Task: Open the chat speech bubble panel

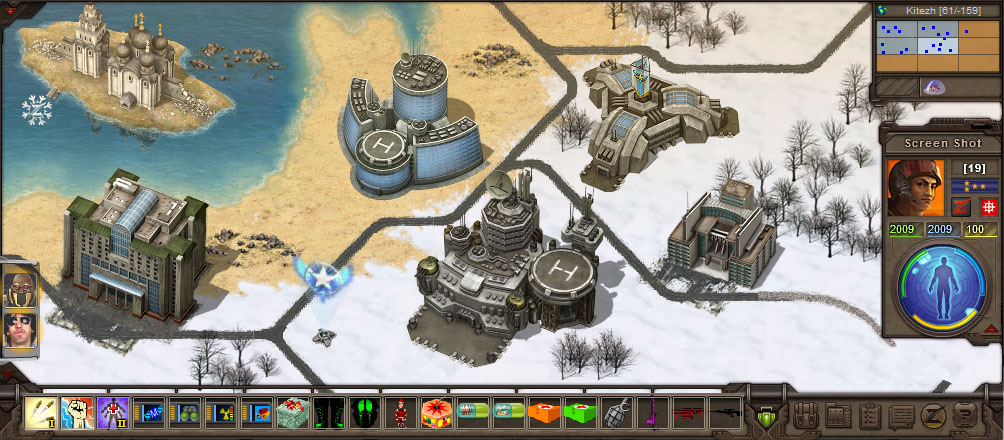Action: point(900,415)
